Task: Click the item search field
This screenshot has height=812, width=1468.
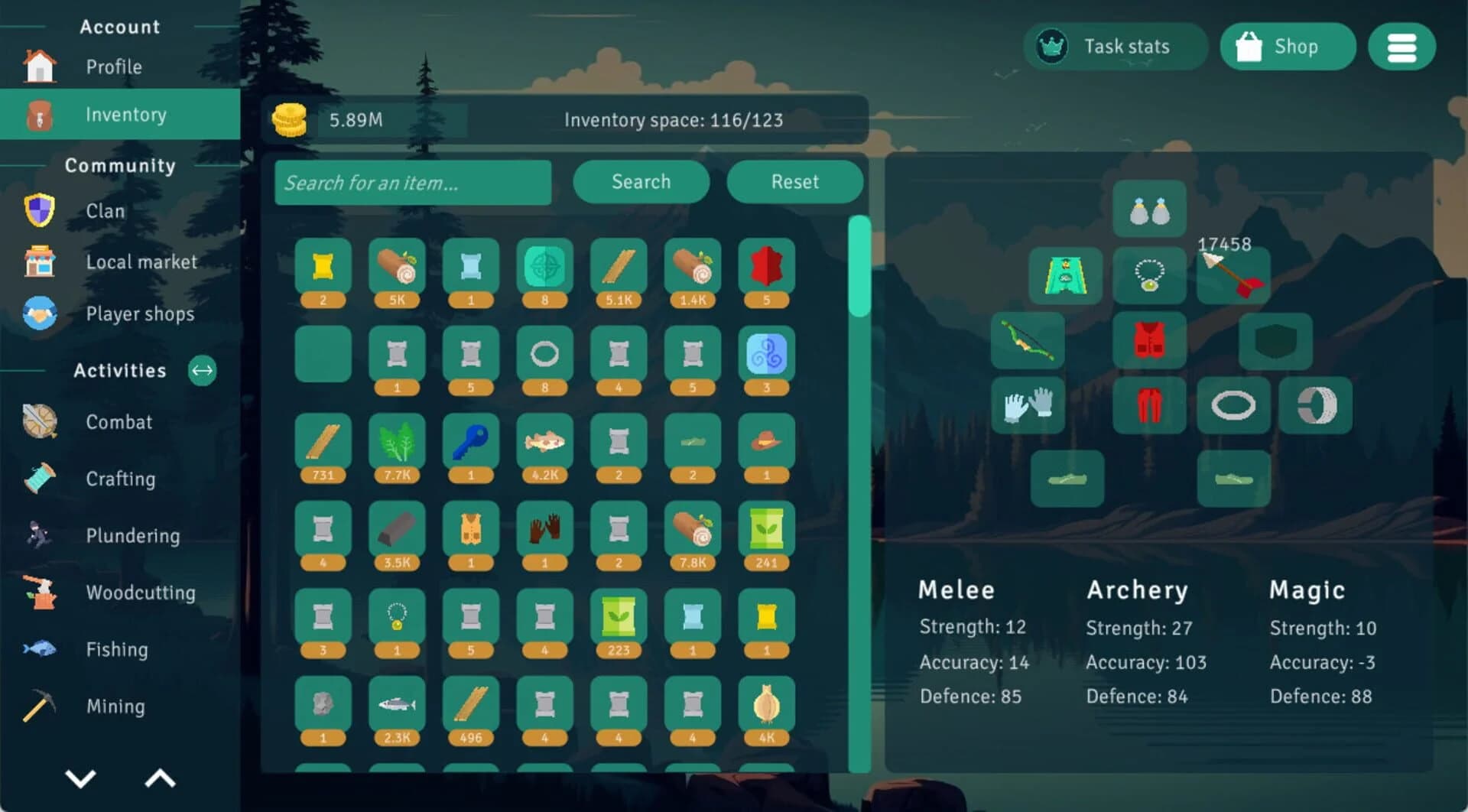Action: [x=413, y=183]
